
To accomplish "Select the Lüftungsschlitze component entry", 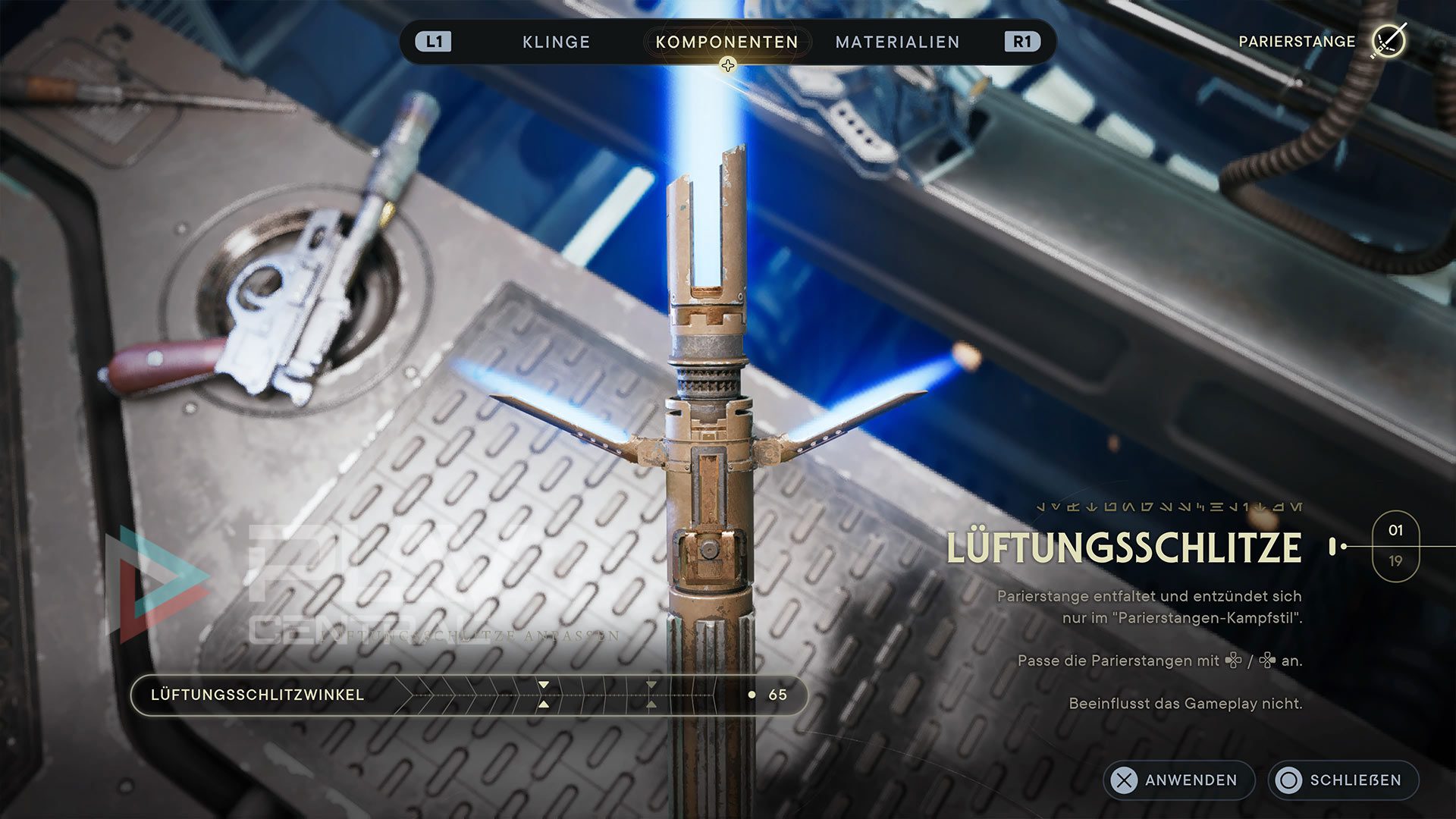I will [1124, 548].
